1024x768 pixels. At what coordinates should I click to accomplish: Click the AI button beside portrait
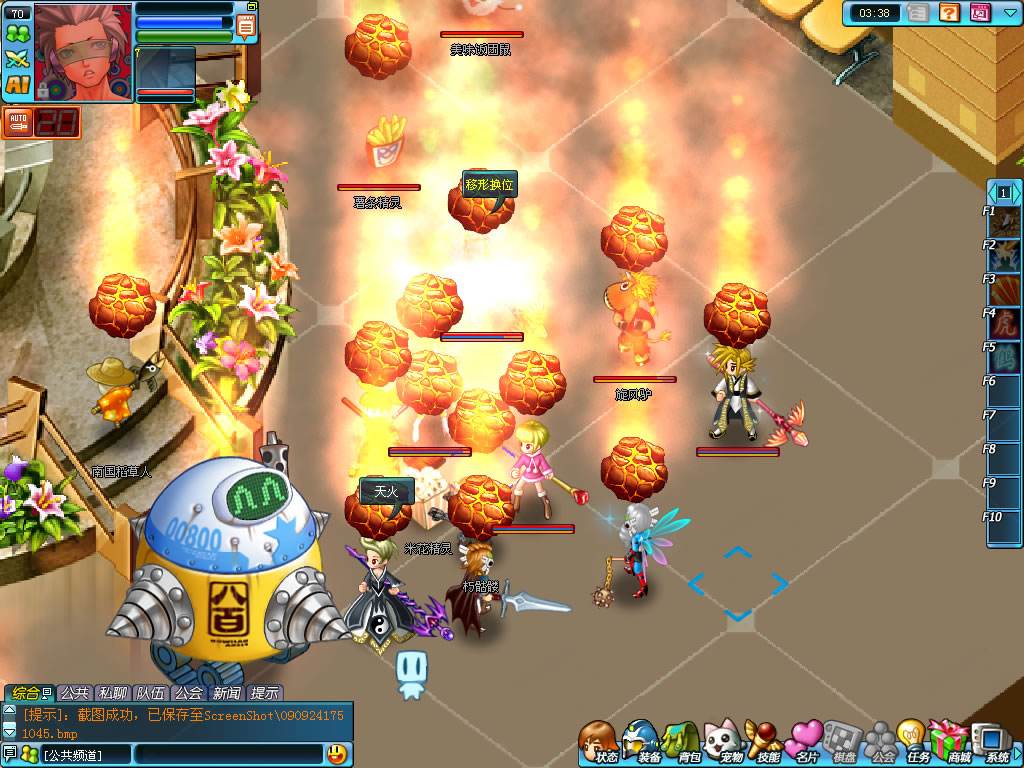pyautogui.click(x=17, y=85)
